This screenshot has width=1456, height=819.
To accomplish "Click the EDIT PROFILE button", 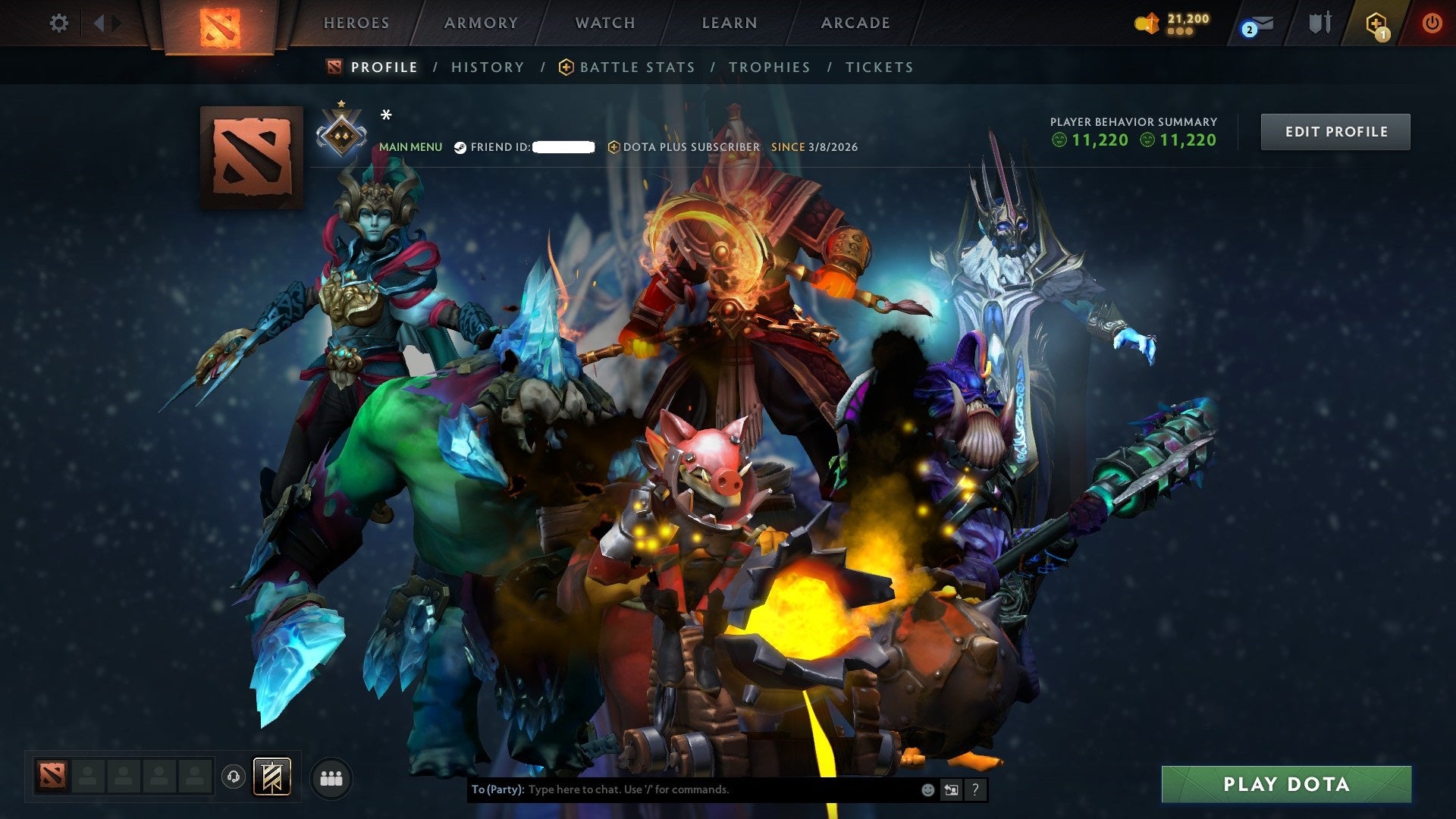I will (x=1335, y=130).
